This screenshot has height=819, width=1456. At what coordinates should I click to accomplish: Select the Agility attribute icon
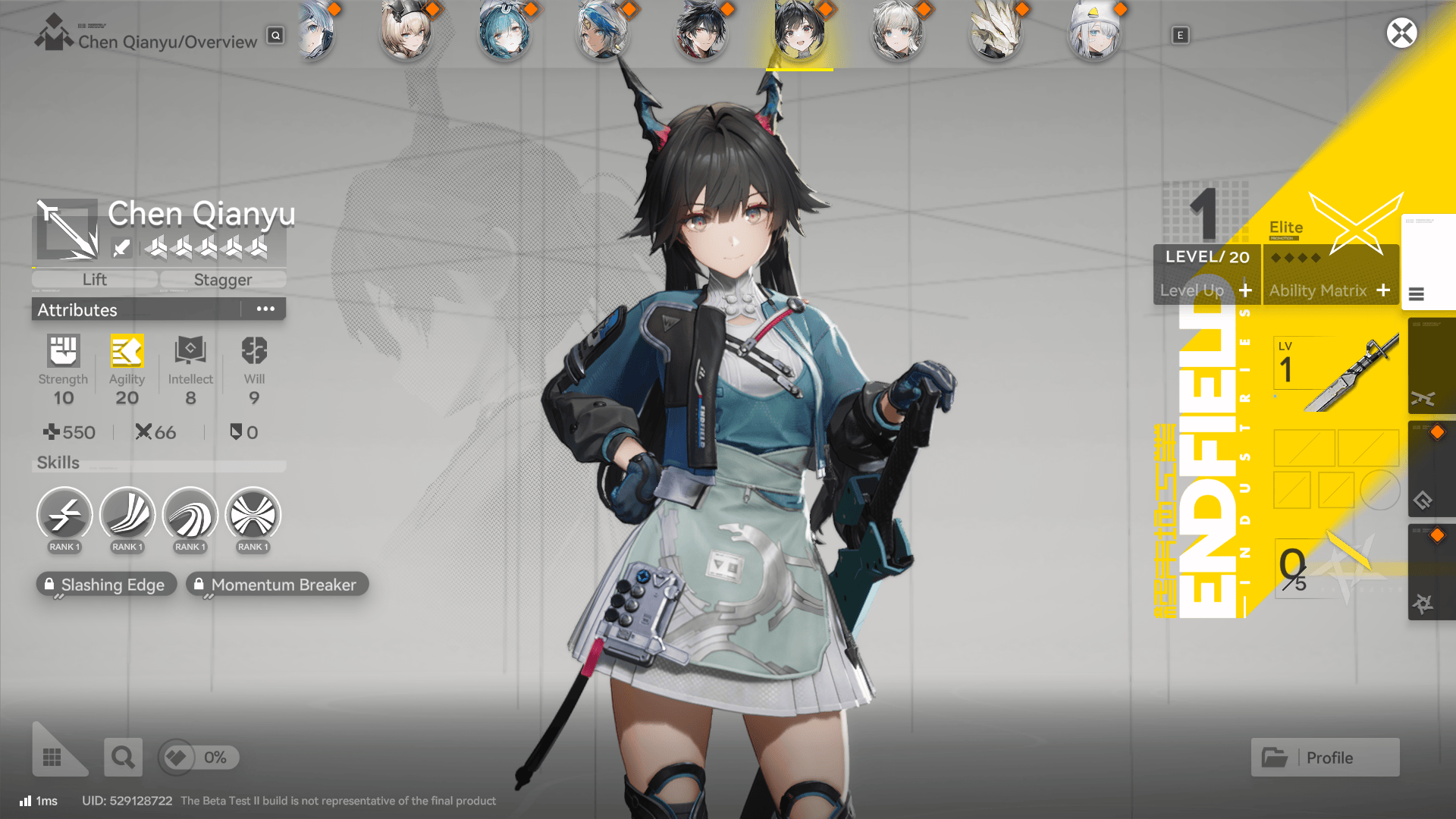[127, 351]
